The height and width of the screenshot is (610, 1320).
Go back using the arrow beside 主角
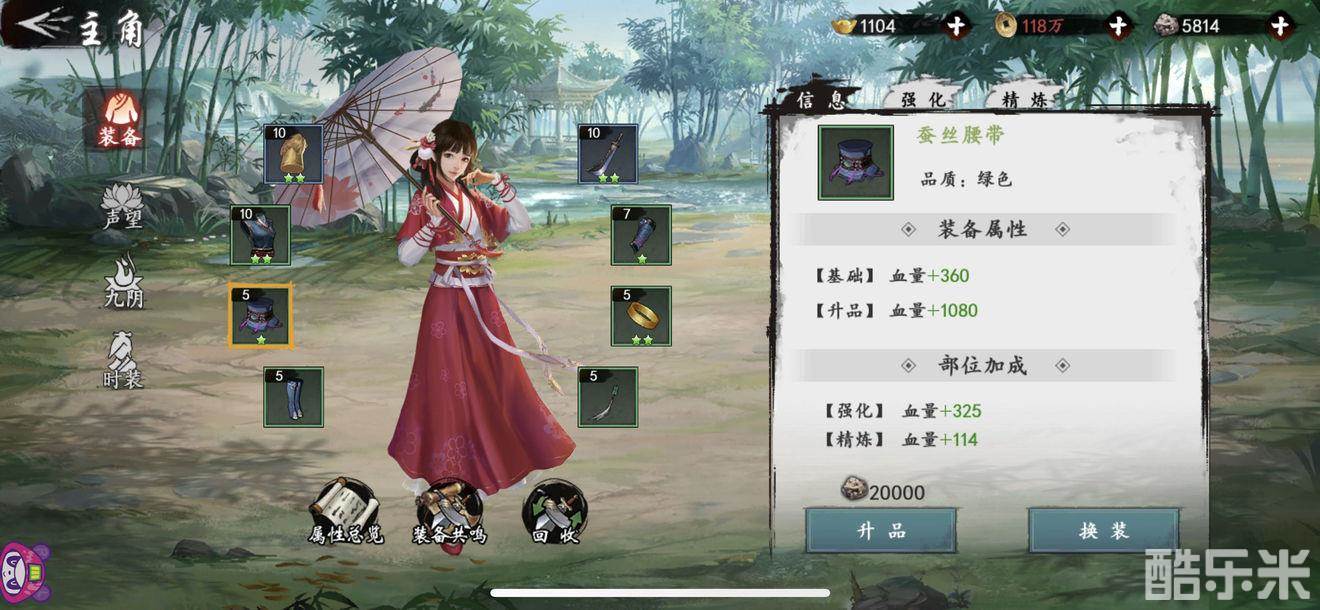(42, 24)
